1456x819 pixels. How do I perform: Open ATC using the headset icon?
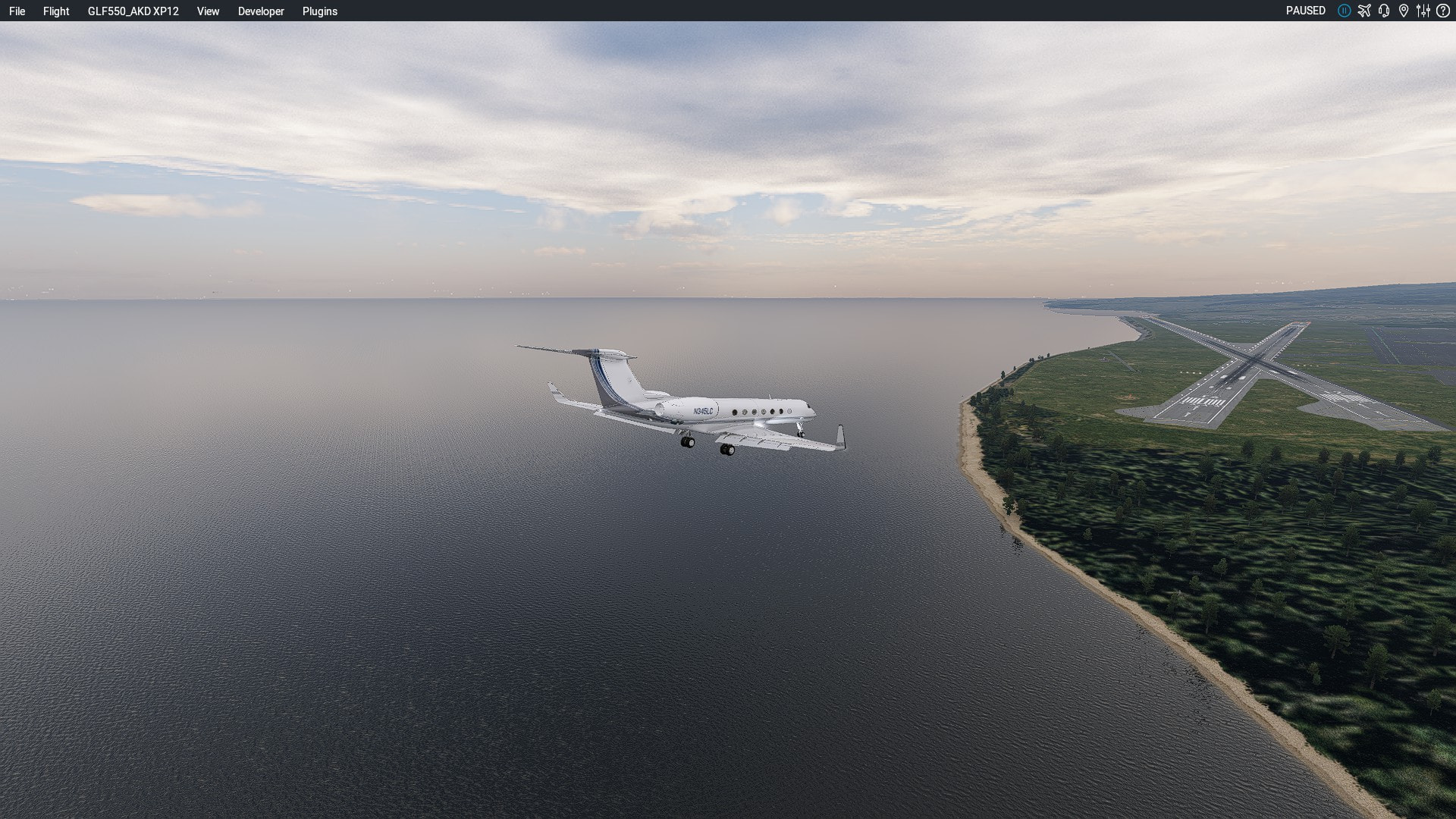[1384, 11]
